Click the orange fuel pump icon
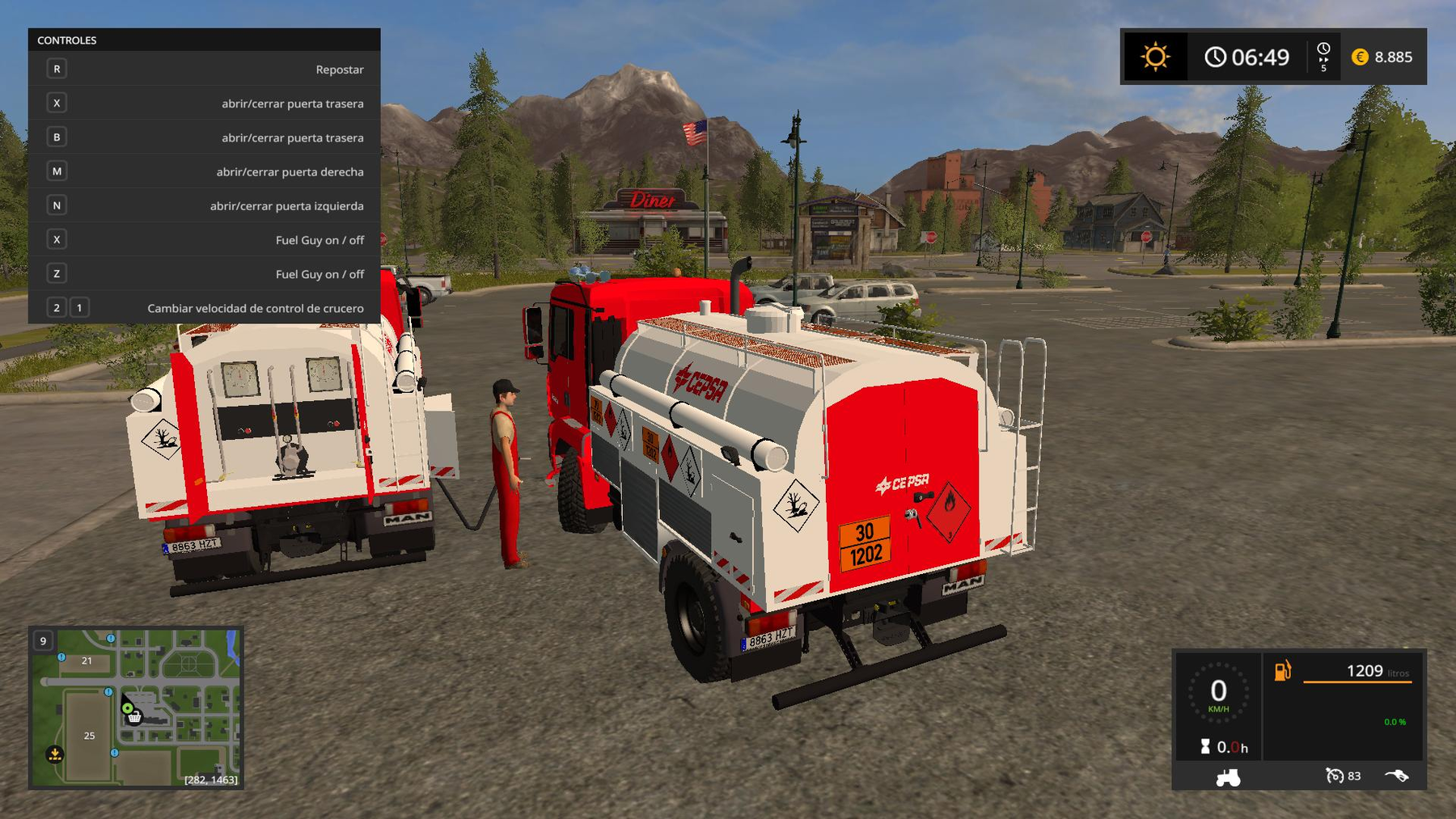This screenshot has height=819, width=1456. click(x=1283, y=671)
